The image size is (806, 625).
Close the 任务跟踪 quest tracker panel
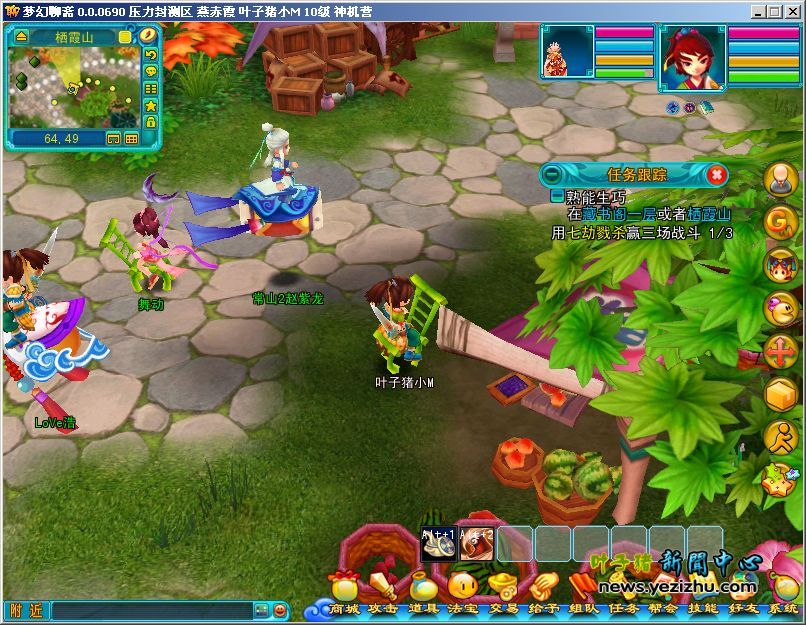click(716, 174)
